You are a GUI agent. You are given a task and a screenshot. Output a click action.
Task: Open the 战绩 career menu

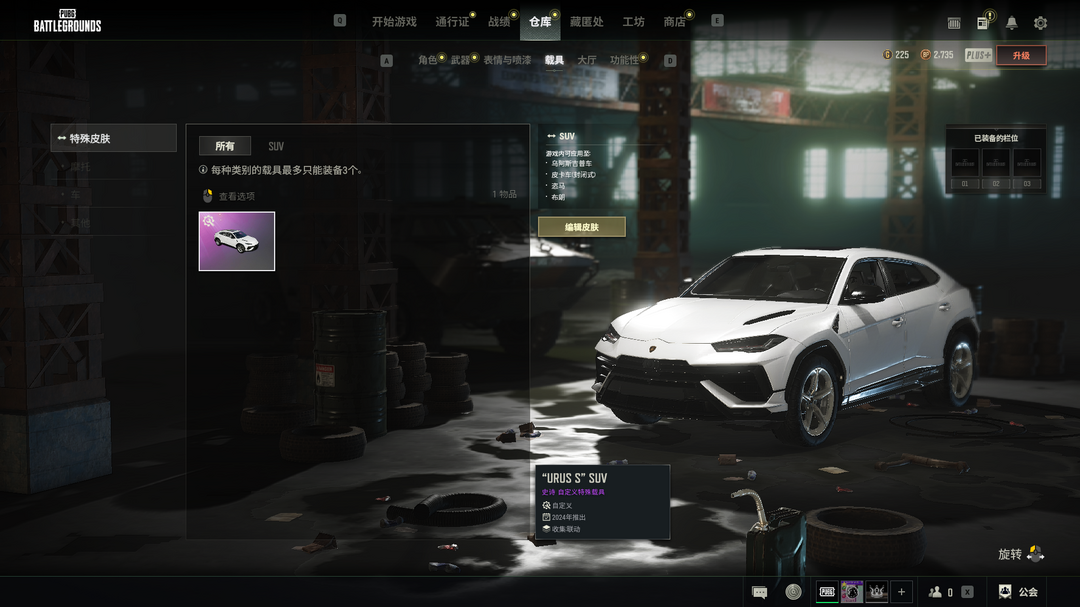tap(499, 21)
